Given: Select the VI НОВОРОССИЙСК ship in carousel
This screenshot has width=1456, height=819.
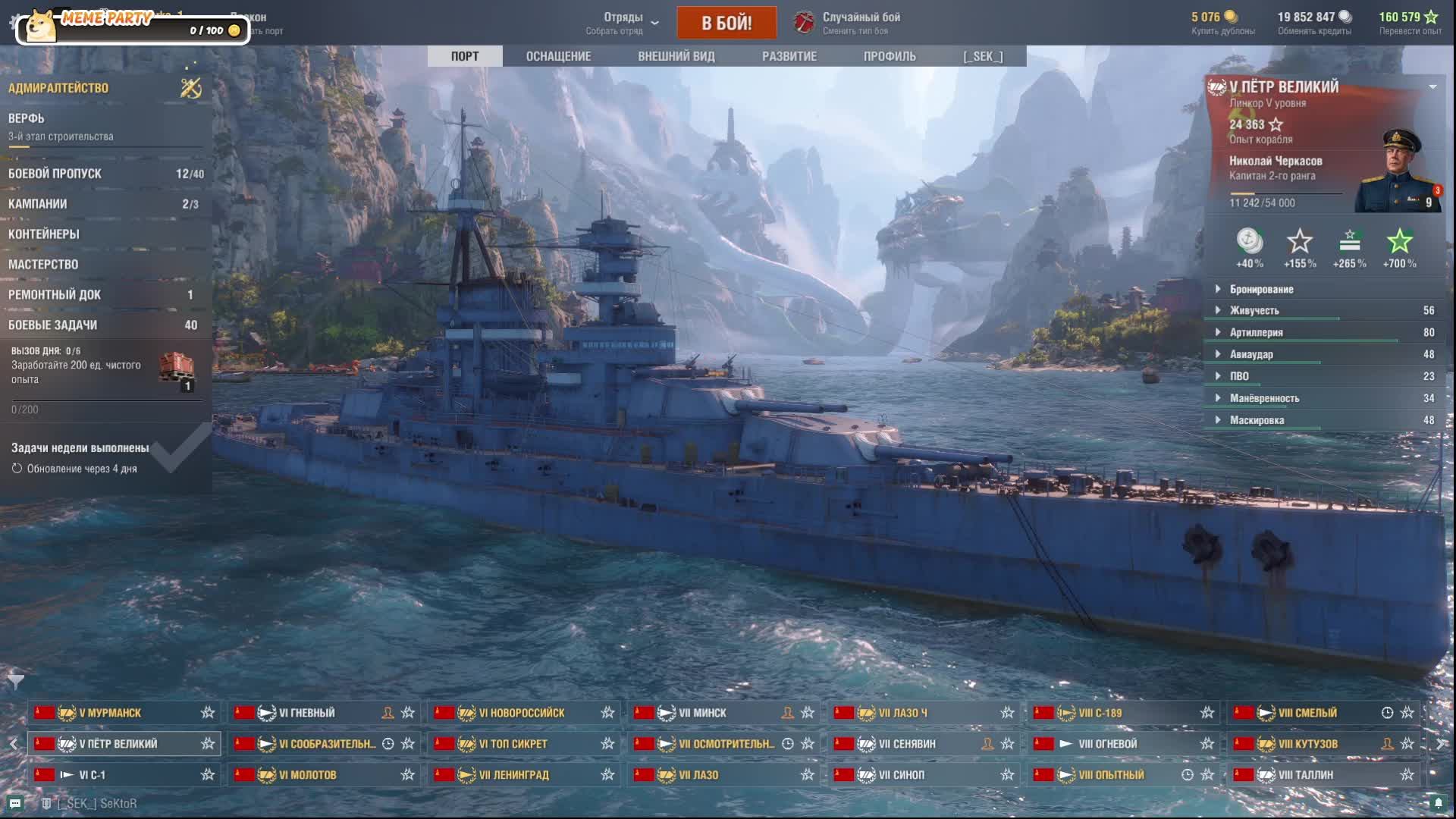Looking at the screenshot, I should tap(522, 713).
